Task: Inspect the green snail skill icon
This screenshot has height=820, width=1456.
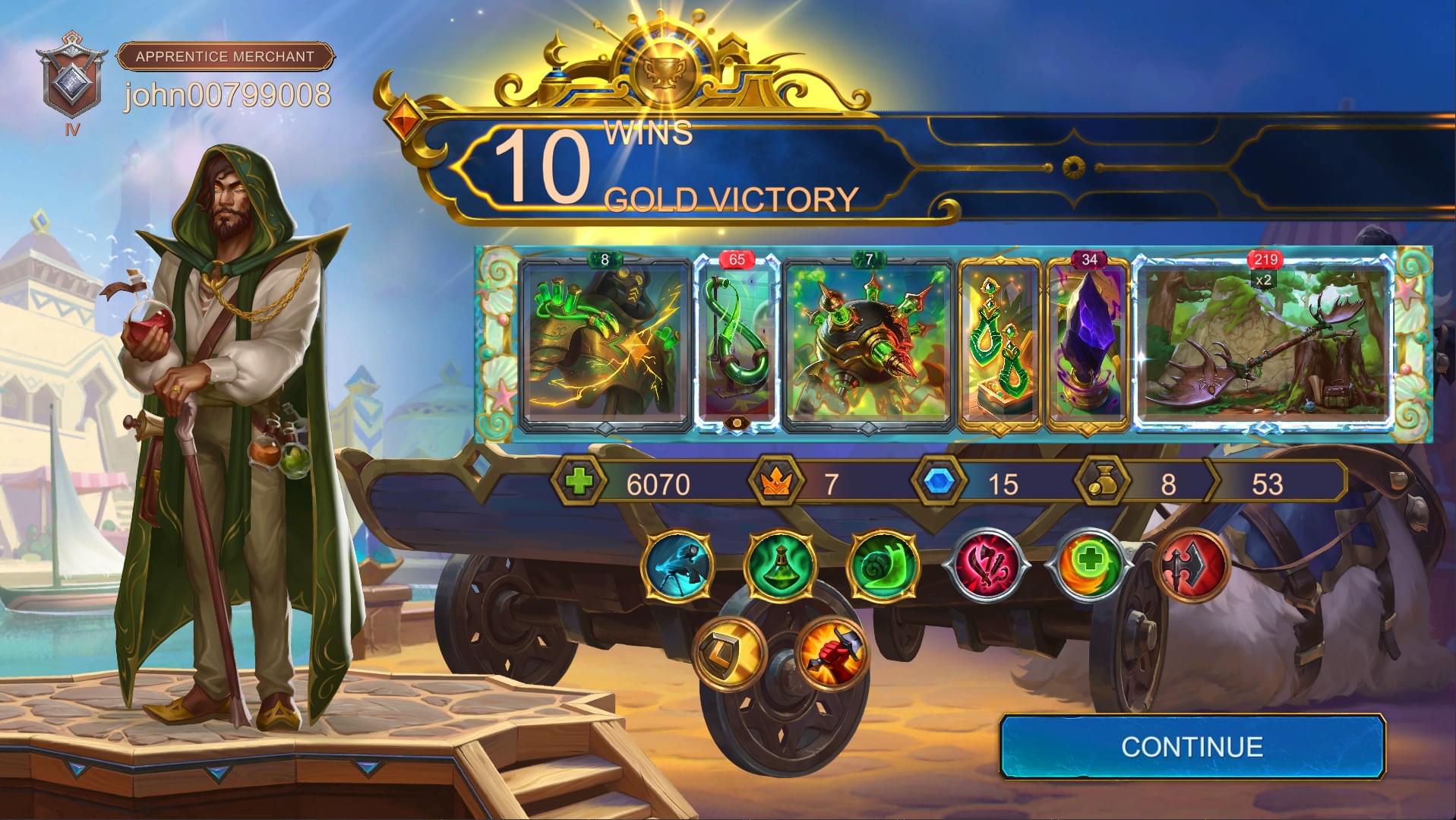Action: point(883,565)
